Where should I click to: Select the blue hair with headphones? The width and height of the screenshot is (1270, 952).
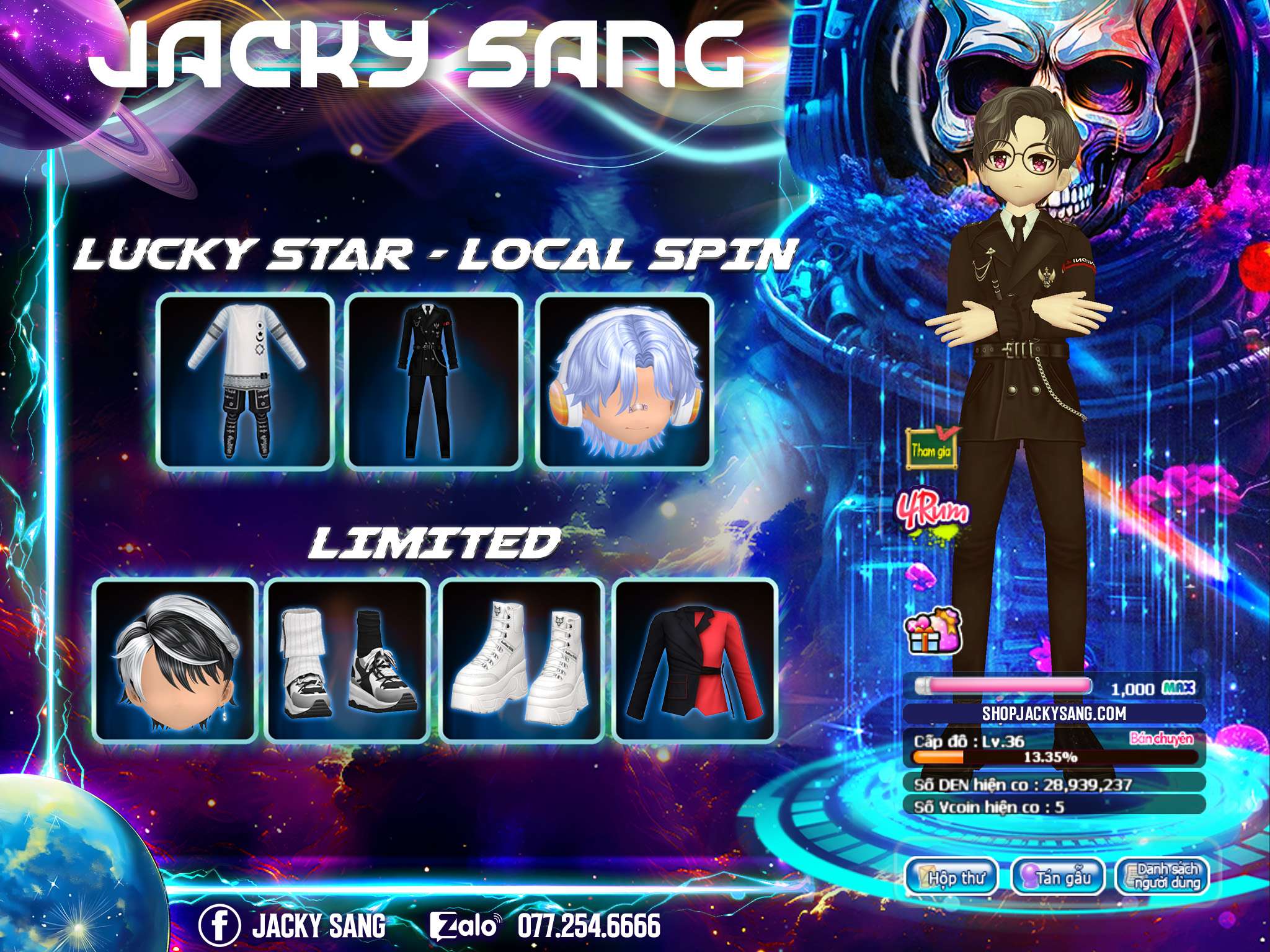click(x=623, y=382)
